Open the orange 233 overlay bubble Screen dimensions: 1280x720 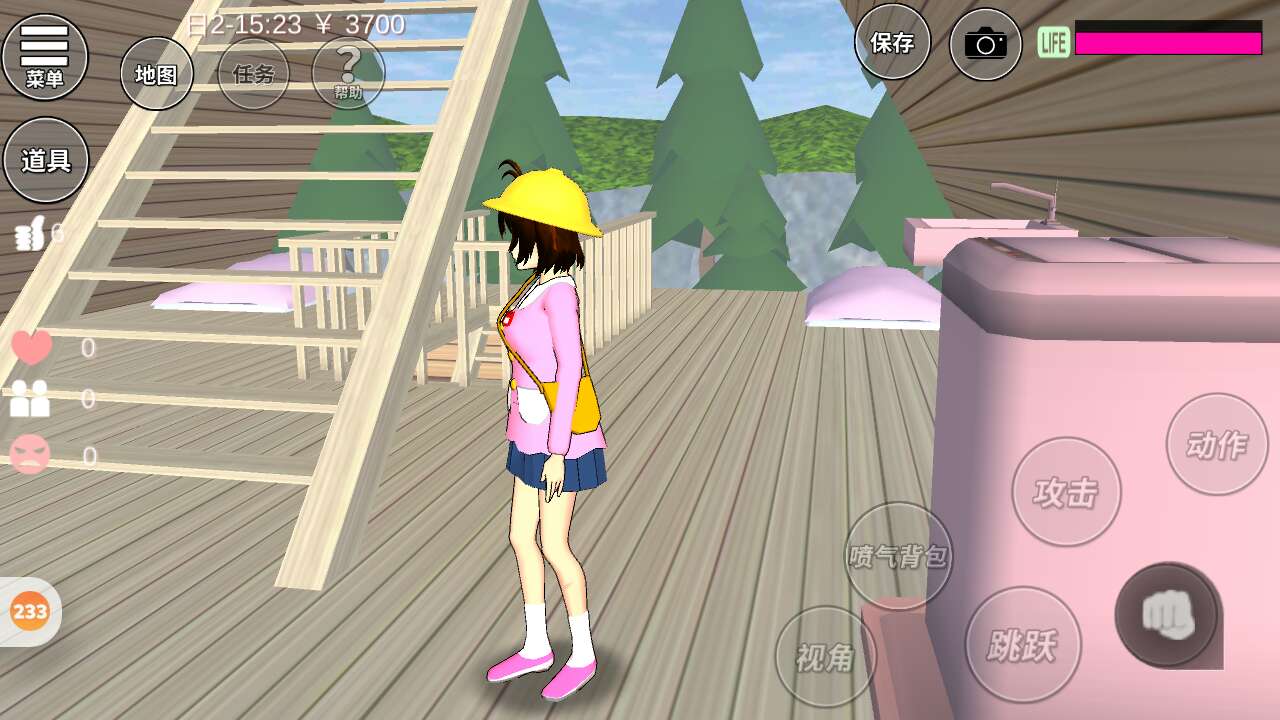point(30,610)
